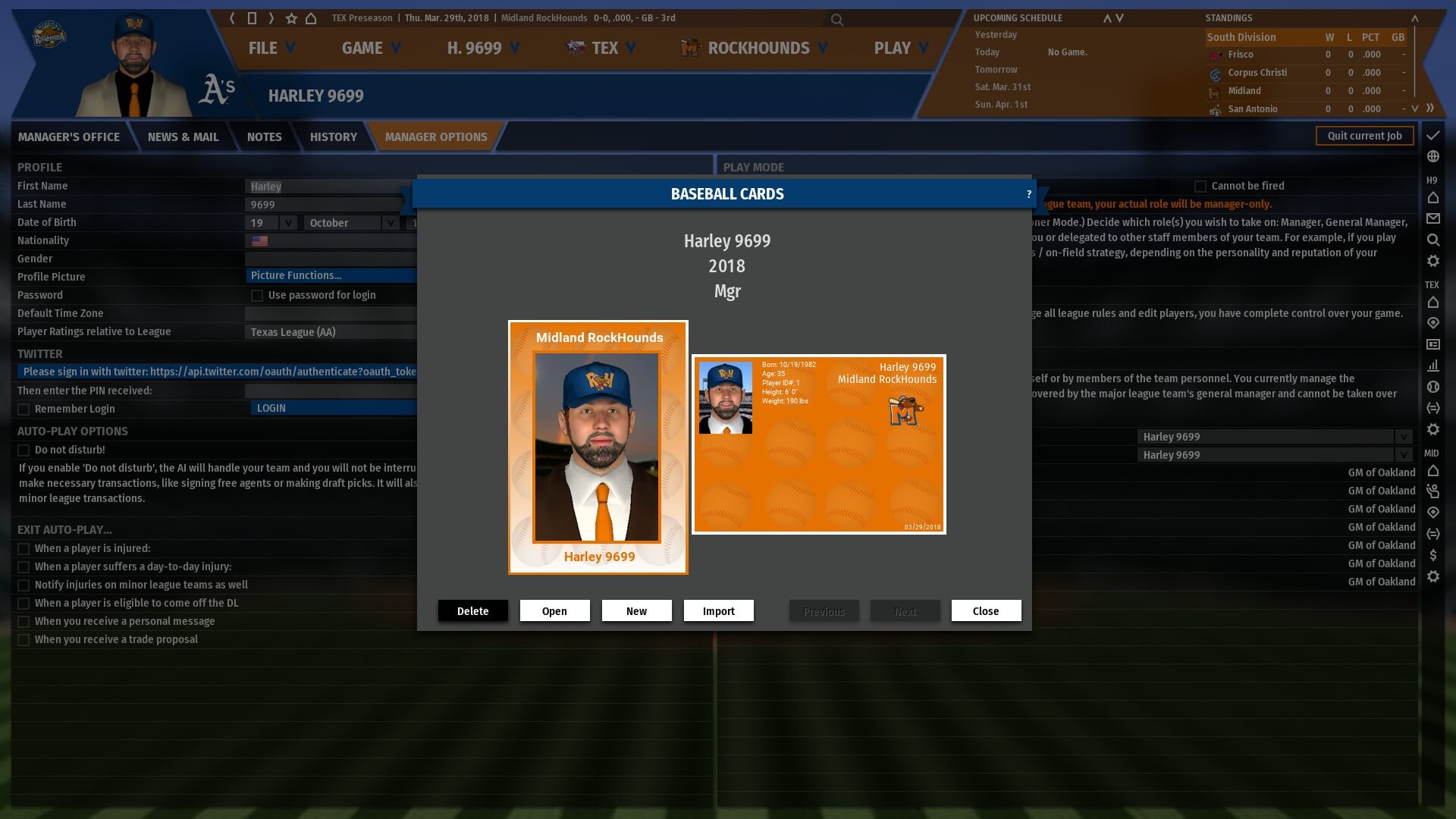Switch to the News & Mail tab
The width and height of the screenshot is (1456, 819).
183,137
